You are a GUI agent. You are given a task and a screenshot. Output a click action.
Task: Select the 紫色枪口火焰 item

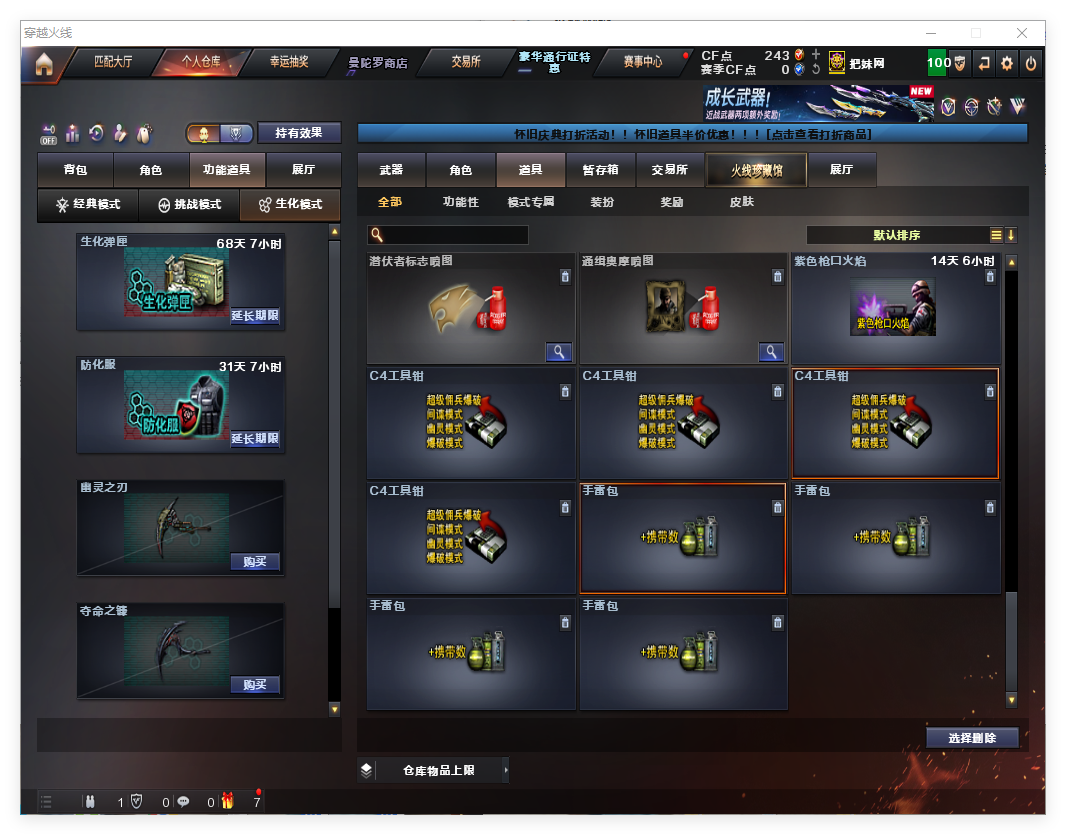coord(895,309)
